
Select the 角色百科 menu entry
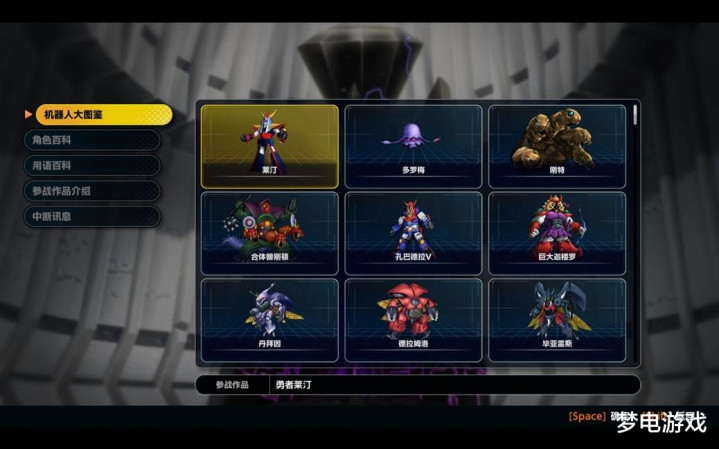[x=92, y=141]
